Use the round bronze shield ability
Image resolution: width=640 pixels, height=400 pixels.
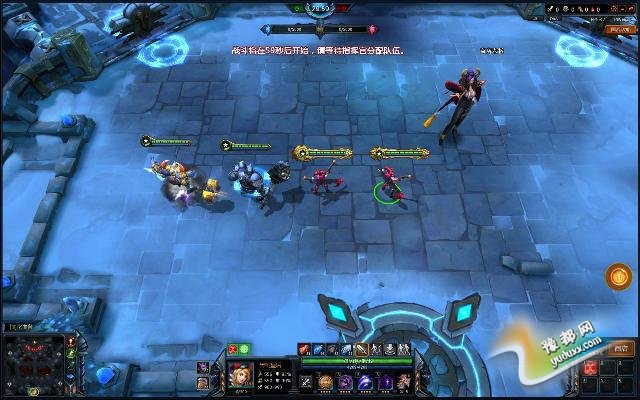point(326,382)
